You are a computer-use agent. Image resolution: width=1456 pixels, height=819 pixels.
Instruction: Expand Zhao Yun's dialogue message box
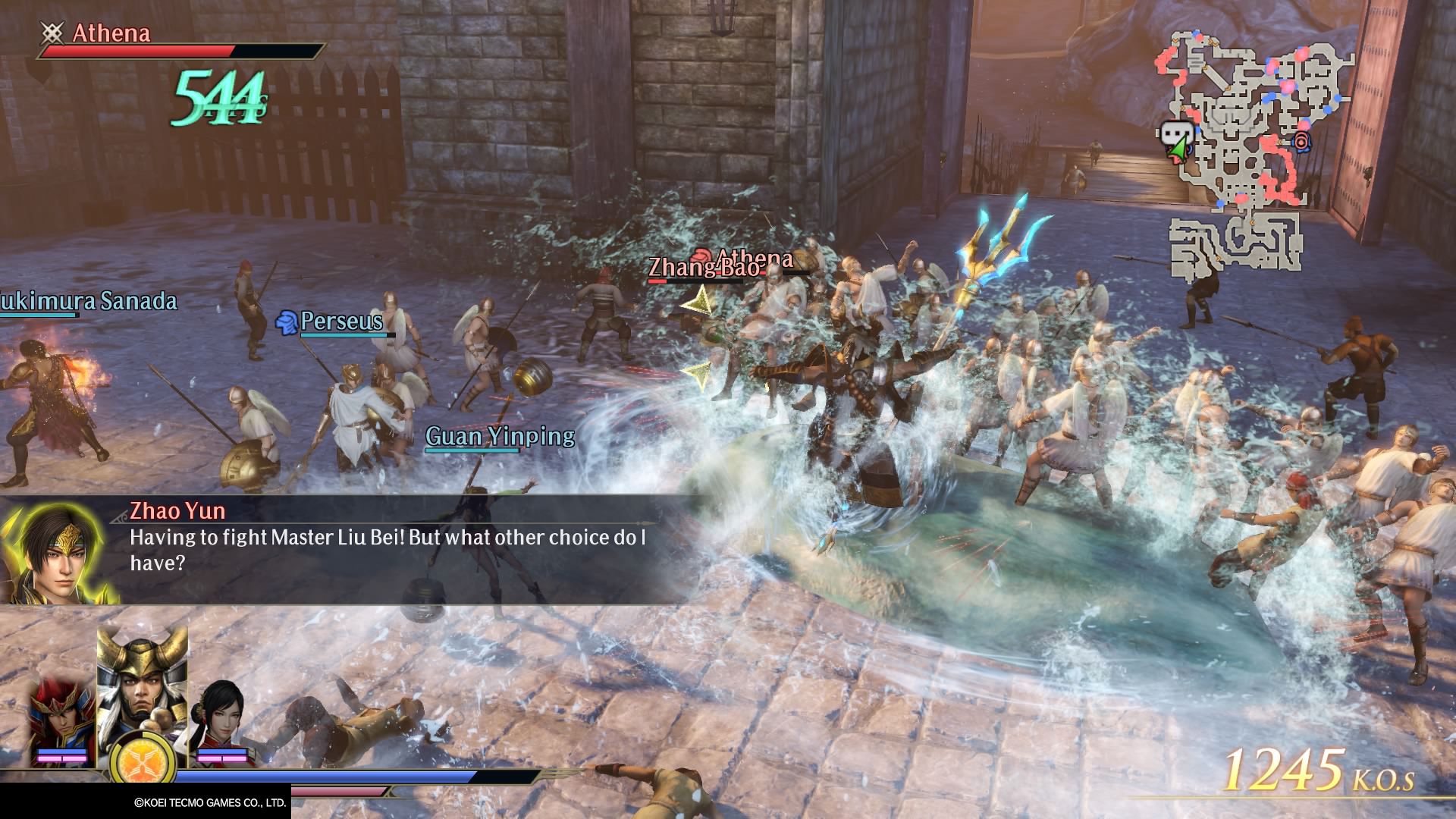coord(379,546)
